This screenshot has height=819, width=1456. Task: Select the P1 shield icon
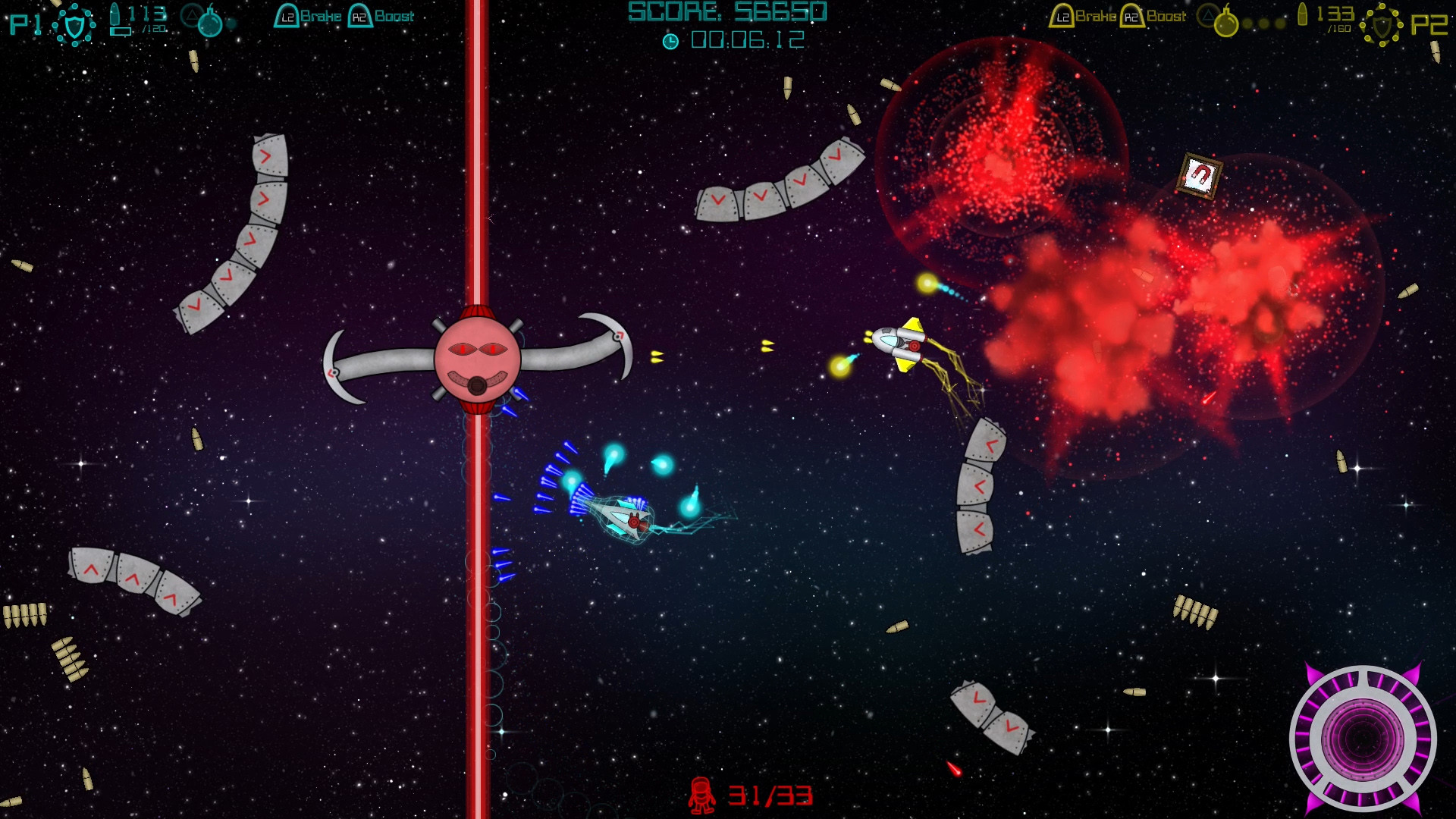pyautogui.click(x=74, y=25)
